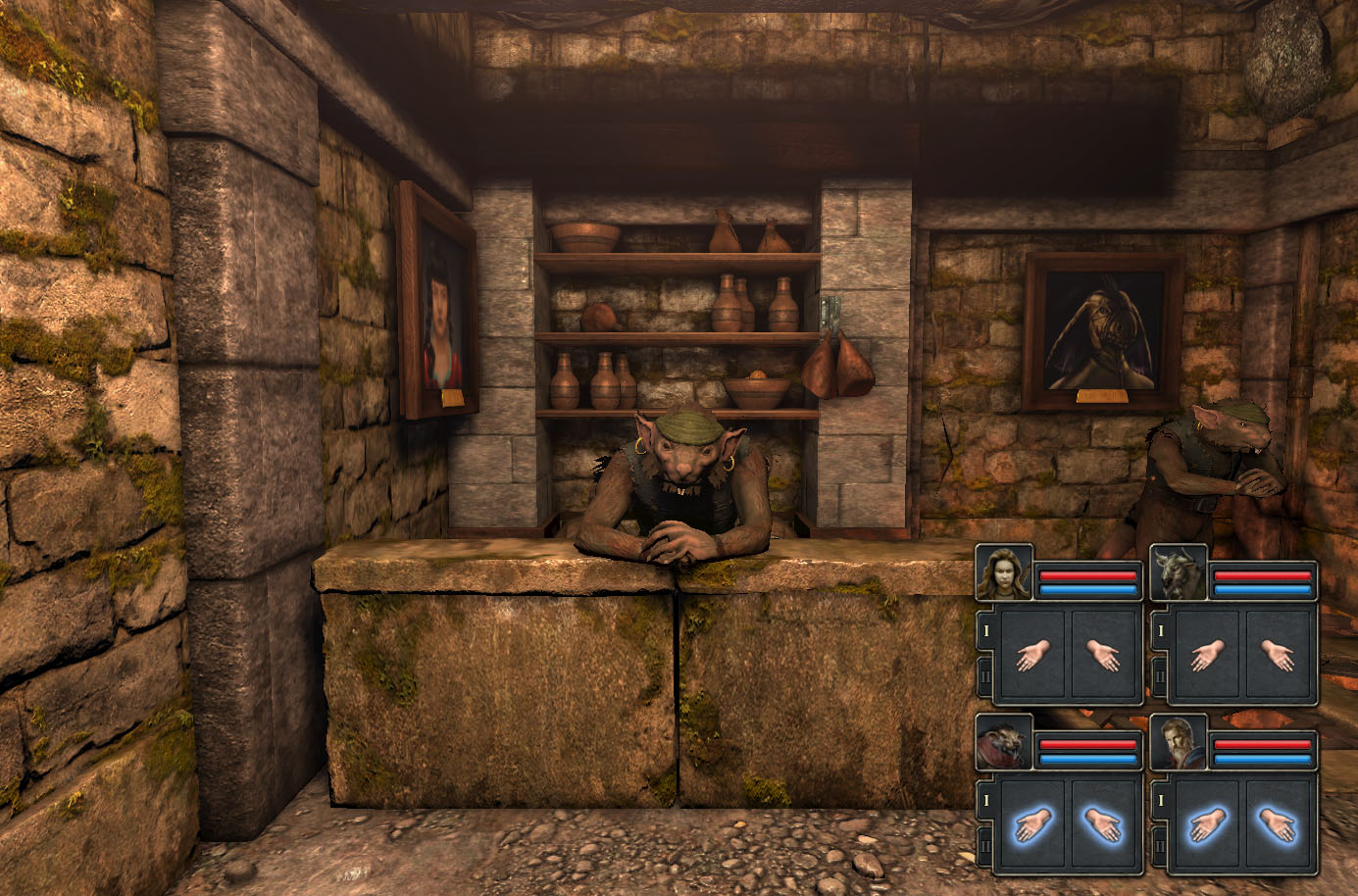1358x896 pixels.
Task: Switch the bearded man to weapon set II
Action: pos(1160,845)
